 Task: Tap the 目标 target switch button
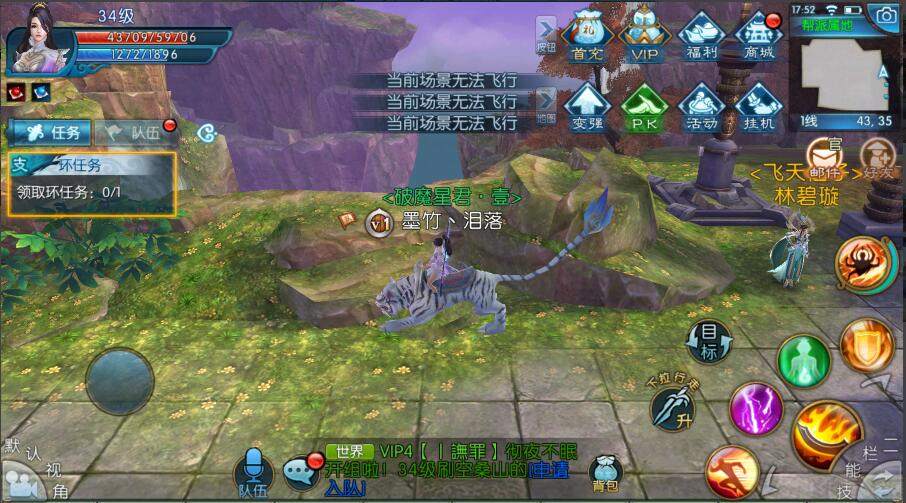(x=708, y=341)
